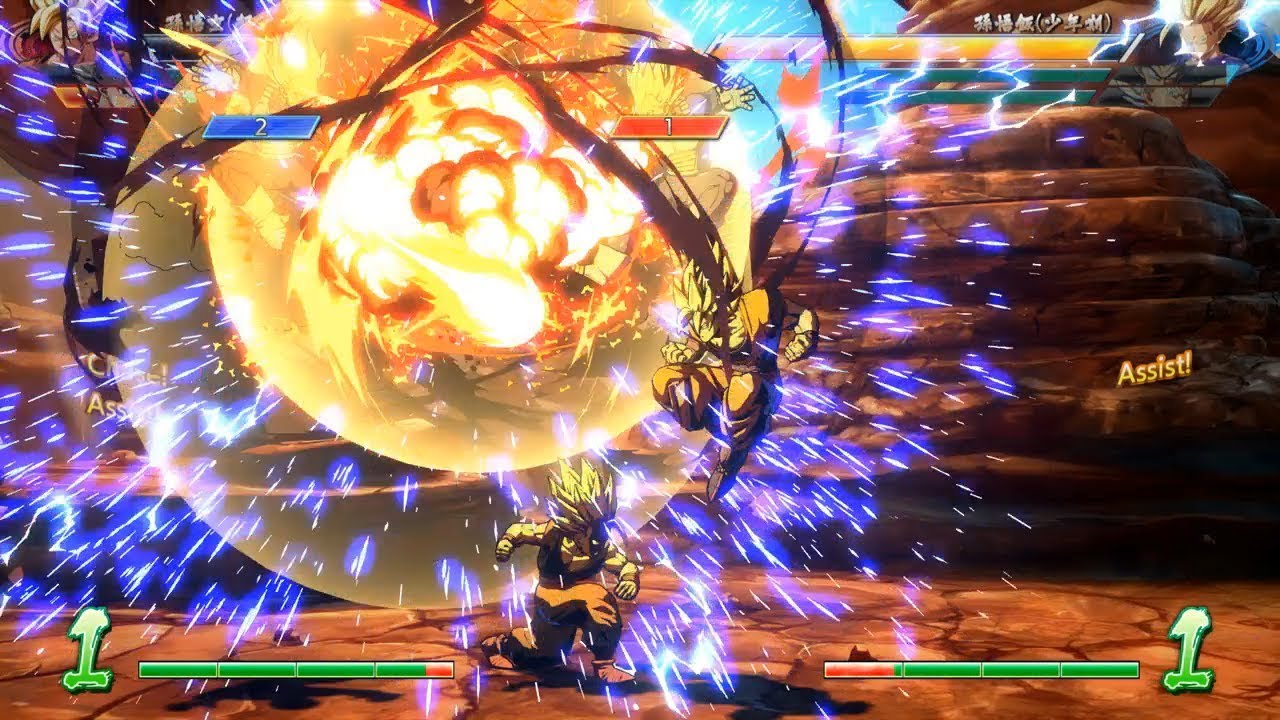1280x720 pixels.
Task: Click the blue hit counter showing 2
Action: [x=262, y=128]
